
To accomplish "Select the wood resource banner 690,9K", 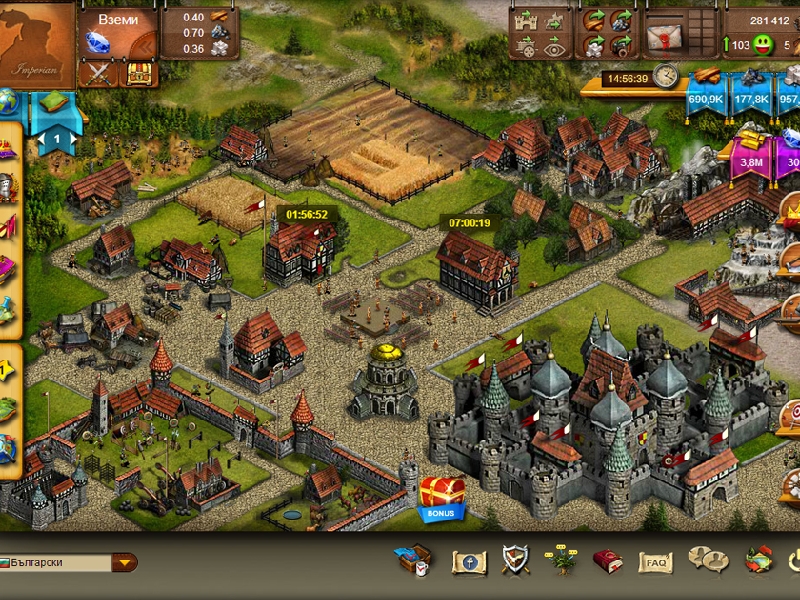I will coord(706,92).
